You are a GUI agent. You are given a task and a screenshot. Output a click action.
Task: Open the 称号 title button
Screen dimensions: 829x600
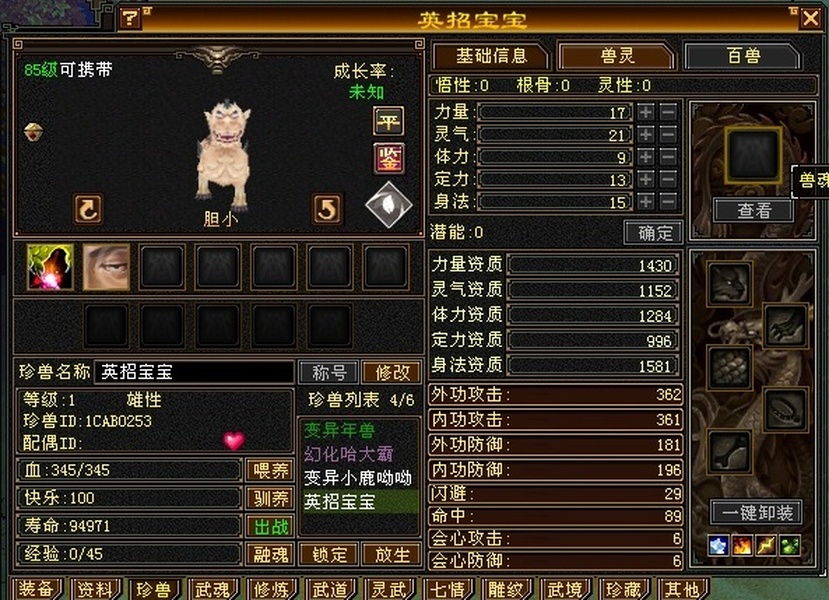(329, 372)
